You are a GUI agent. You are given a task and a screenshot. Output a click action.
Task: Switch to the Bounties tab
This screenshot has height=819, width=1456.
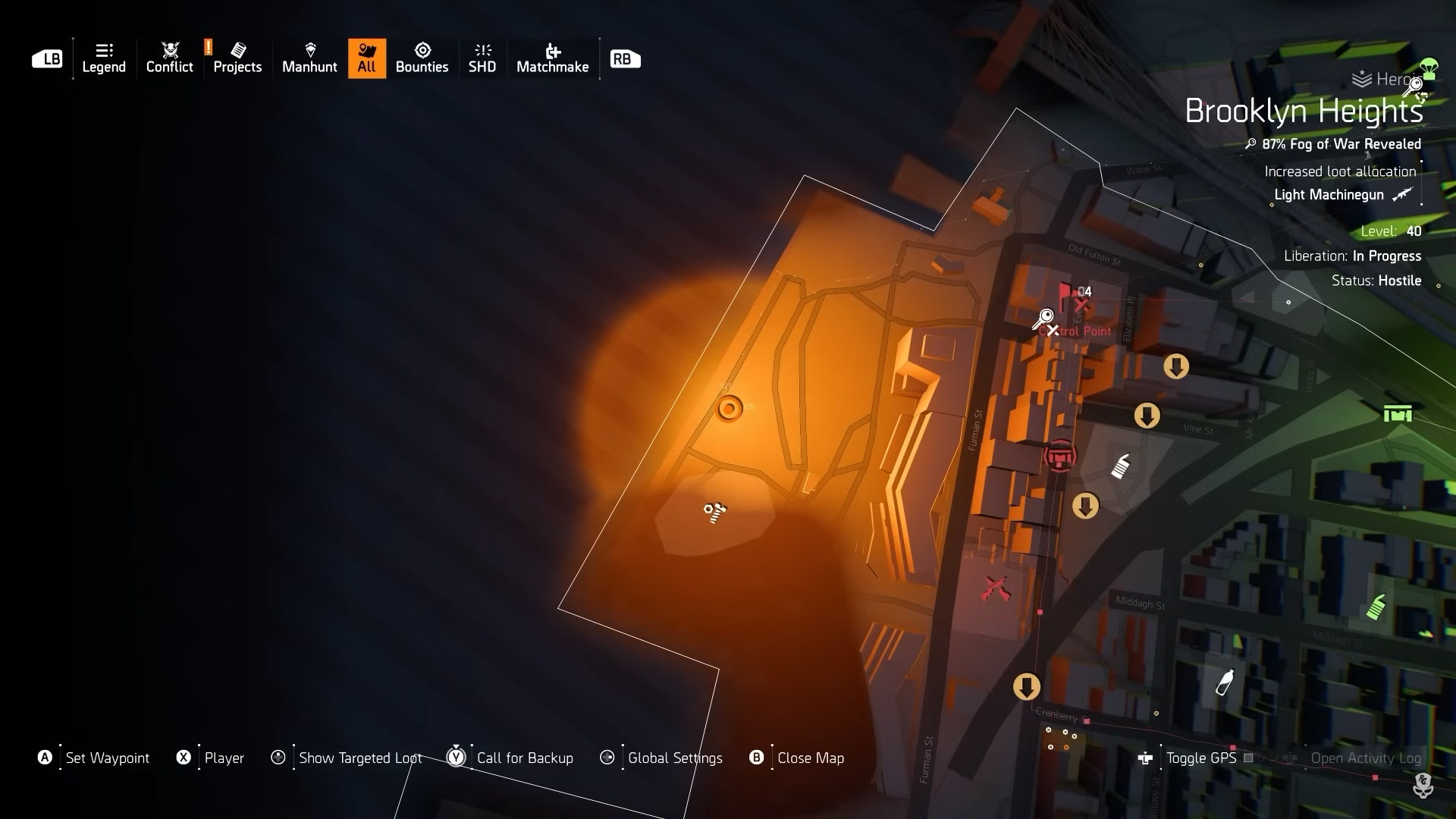pos(422,58)
